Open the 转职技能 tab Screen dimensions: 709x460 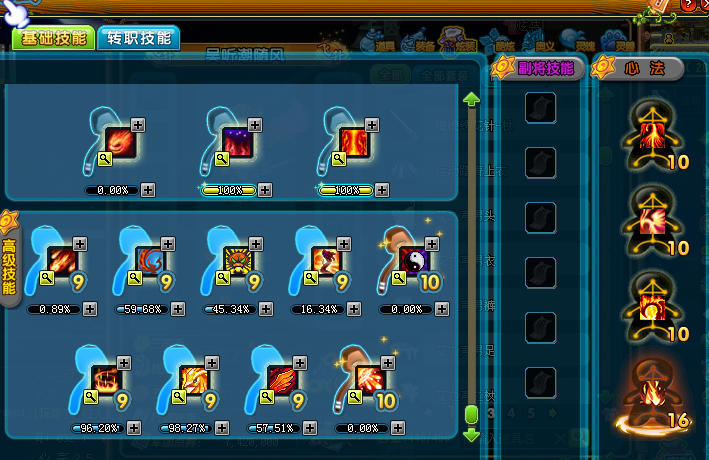coord(139,39)
